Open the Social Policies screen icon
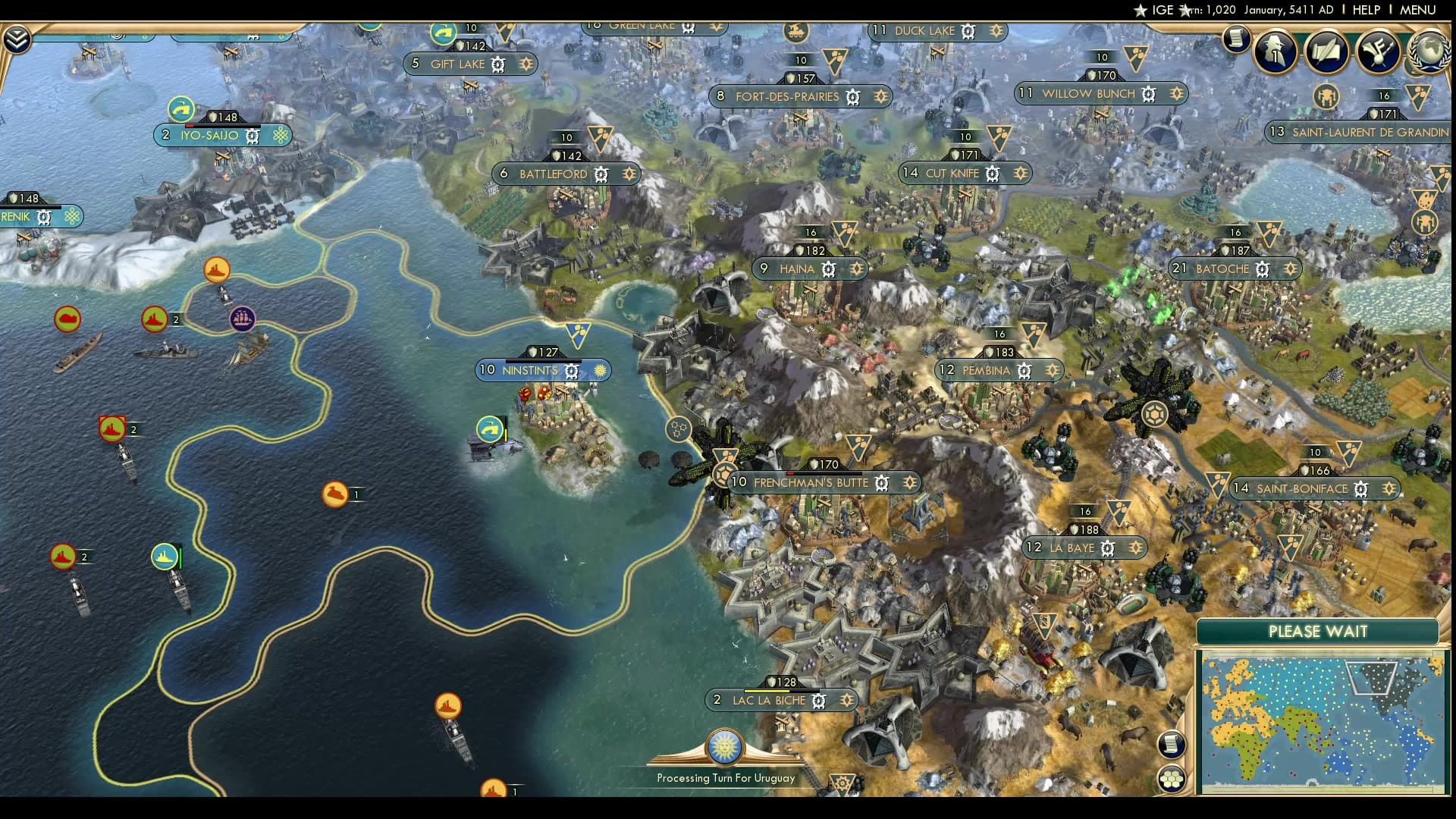The width and height of the screenshot is (1456, 819). [1328, 52]
